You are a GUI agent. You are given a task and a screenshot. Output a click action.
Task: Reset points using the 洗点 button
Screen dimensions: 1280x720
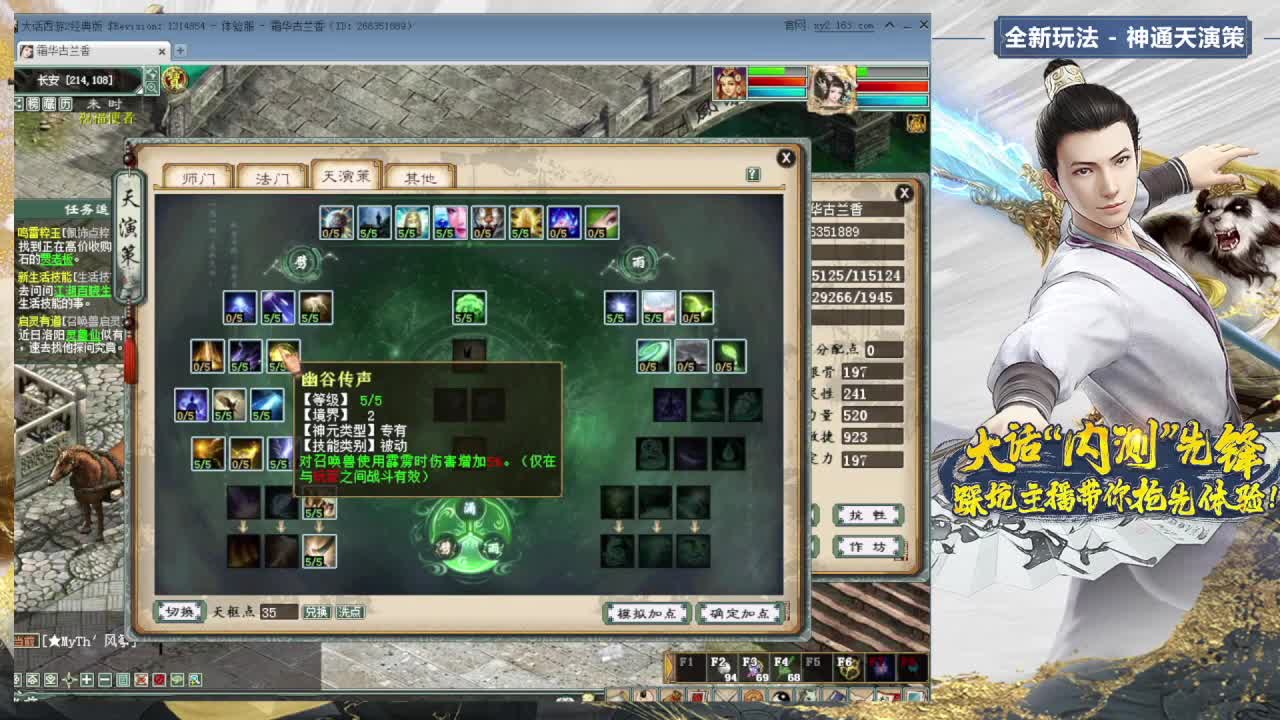pyautogui.click(x=349, y=611)
